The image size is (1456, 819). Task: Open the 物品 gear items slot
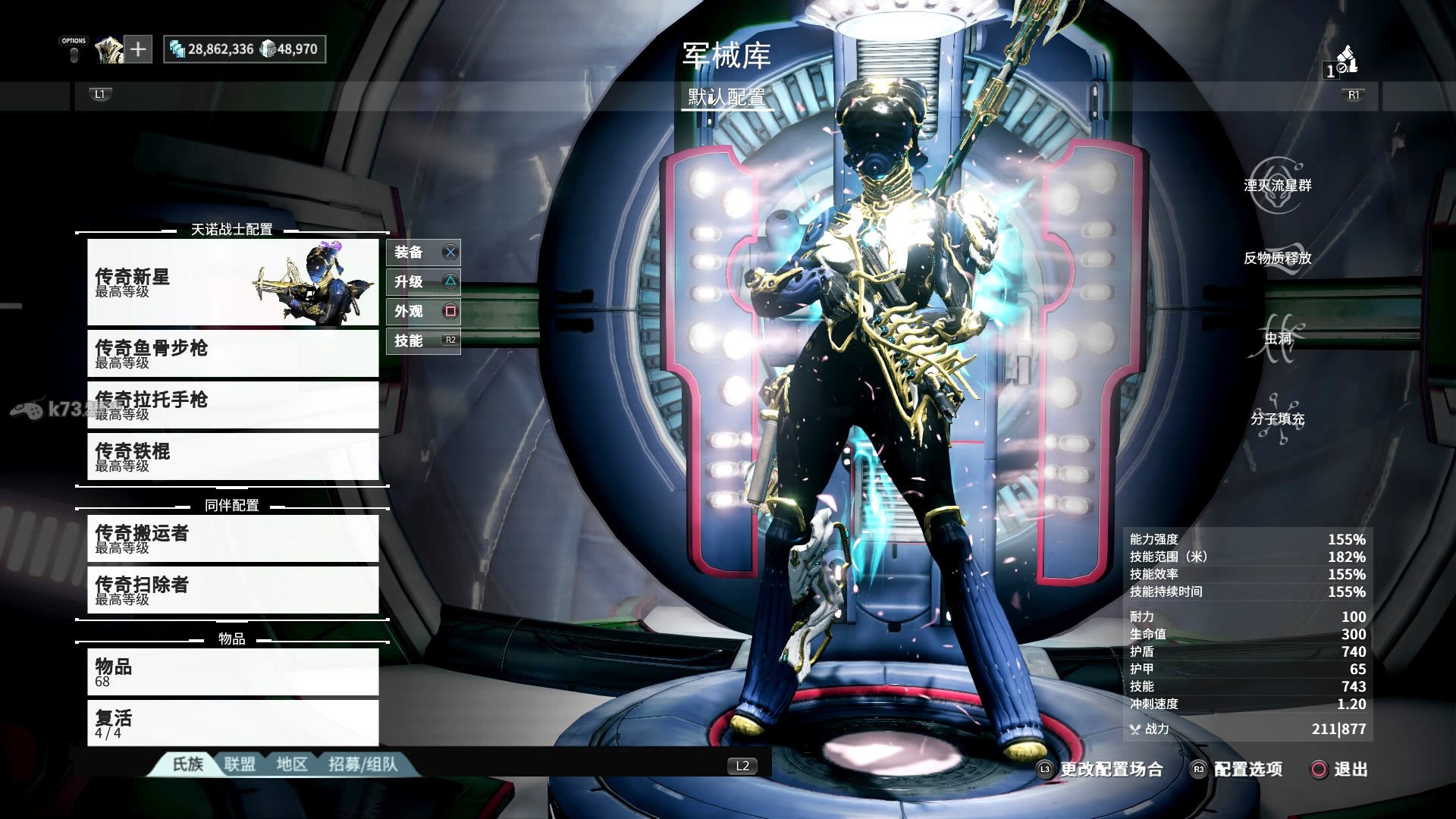click(233, 672)
